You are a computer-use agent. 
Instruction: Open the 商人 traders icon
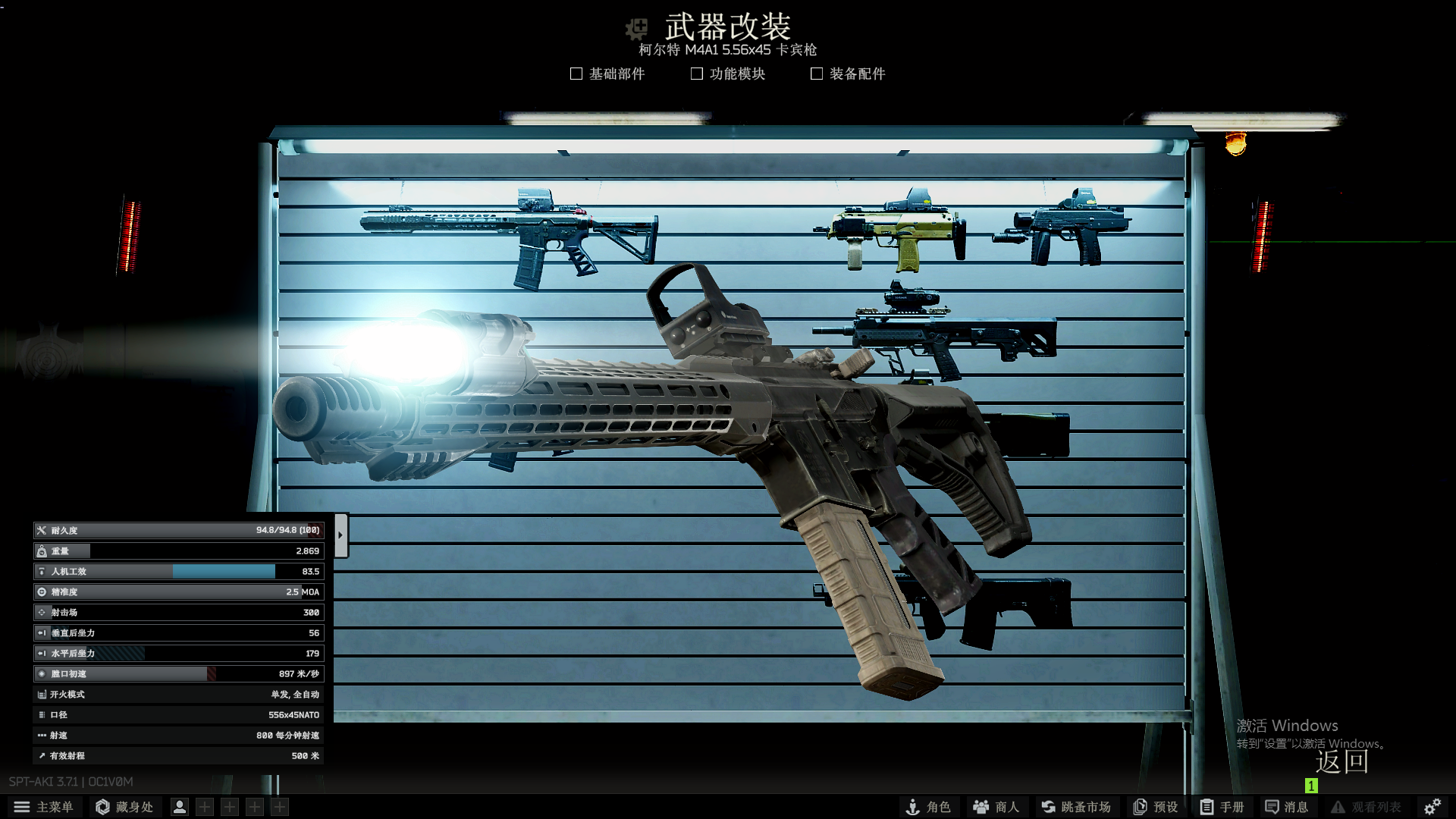click(x=994, y=806)
